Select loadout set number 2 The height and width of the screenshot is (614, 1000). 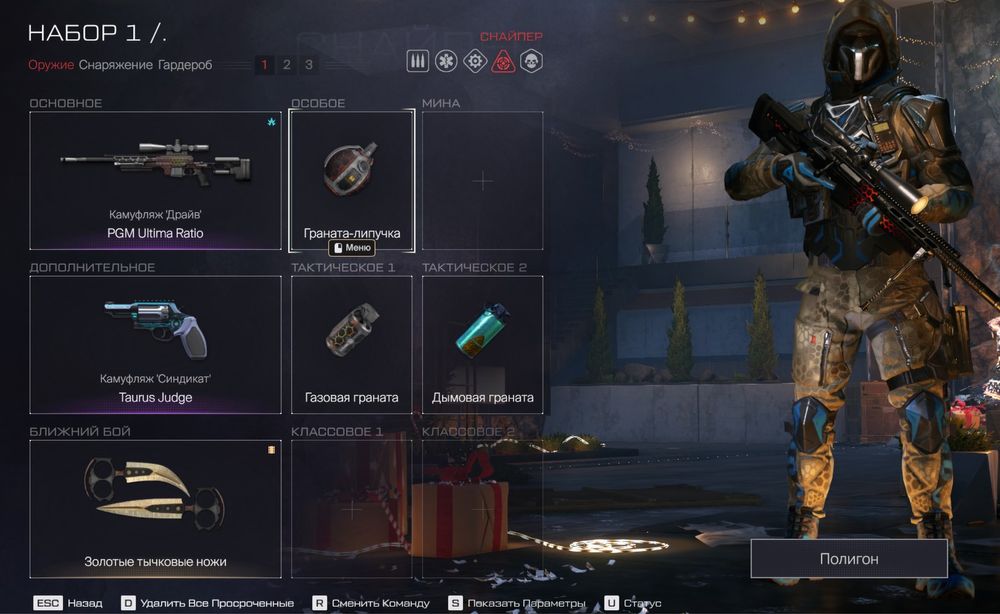tap(286, 65)
